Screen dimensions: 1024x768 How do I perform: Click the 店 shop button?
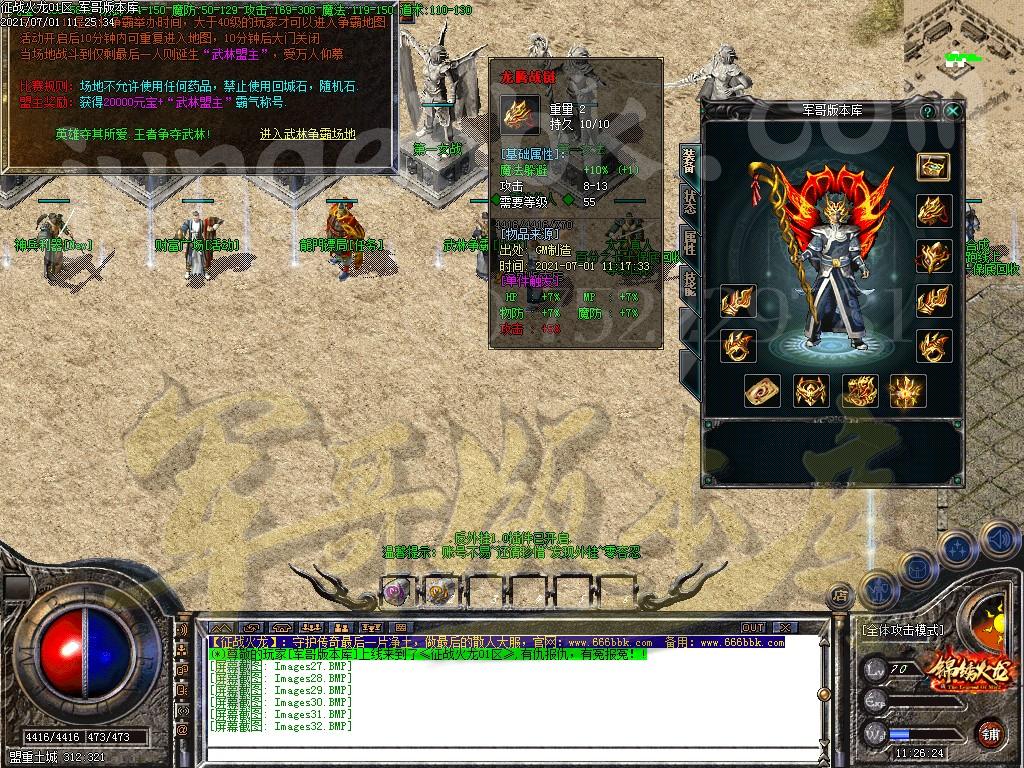click(x=840, y=595)
